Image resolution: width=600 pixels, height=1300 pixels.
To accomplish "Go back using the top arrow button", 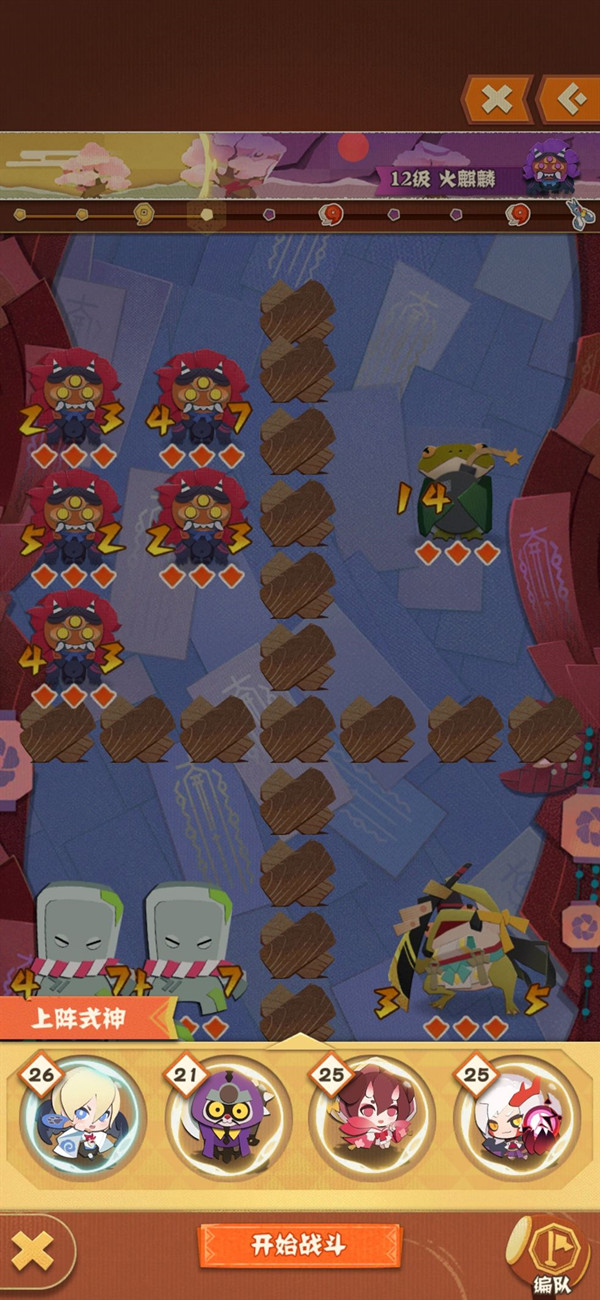I will point(569,99).
